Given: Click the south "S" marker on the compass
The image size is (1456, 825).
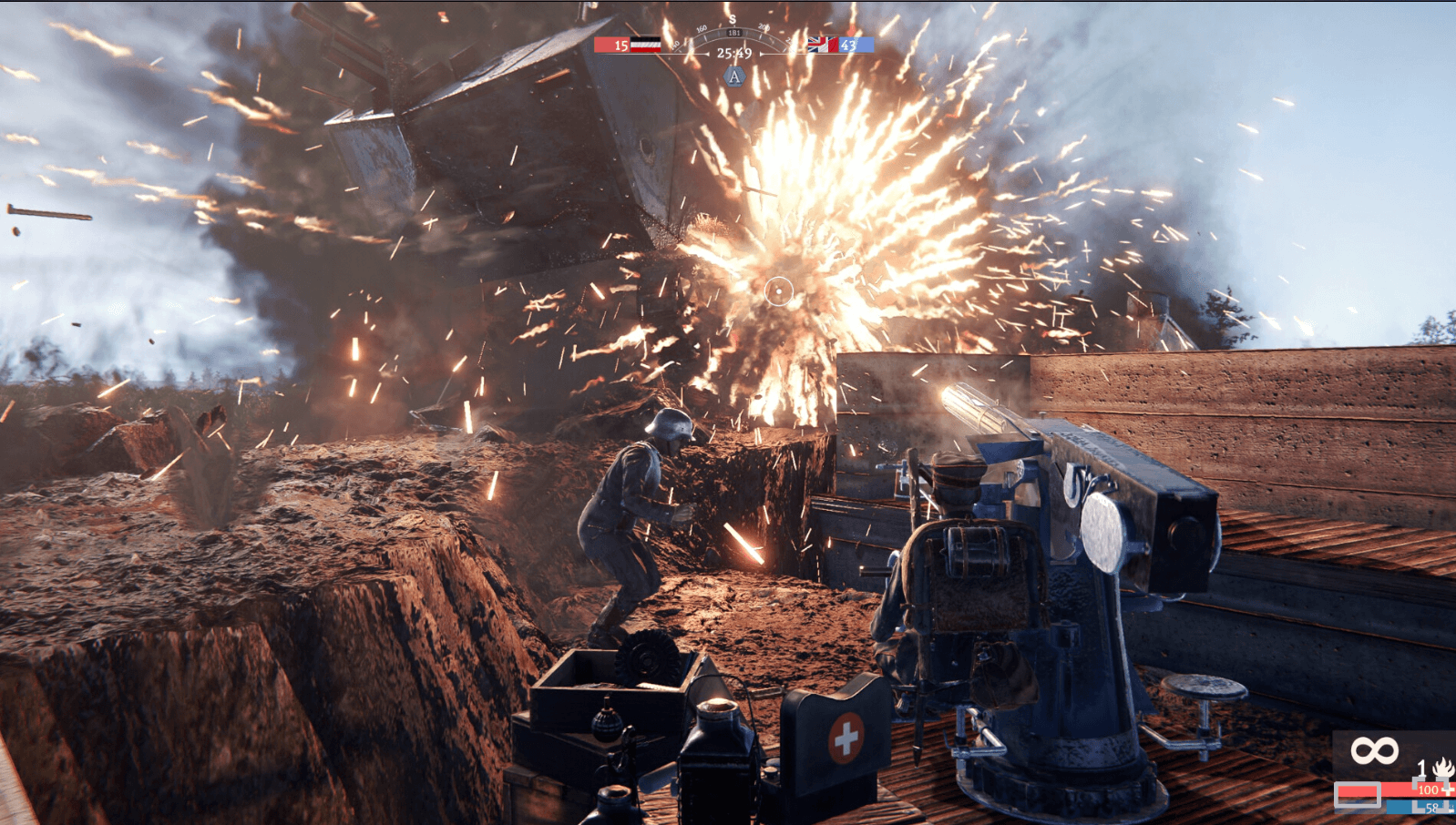Looking at the screenshot, I should coord(733,20).
